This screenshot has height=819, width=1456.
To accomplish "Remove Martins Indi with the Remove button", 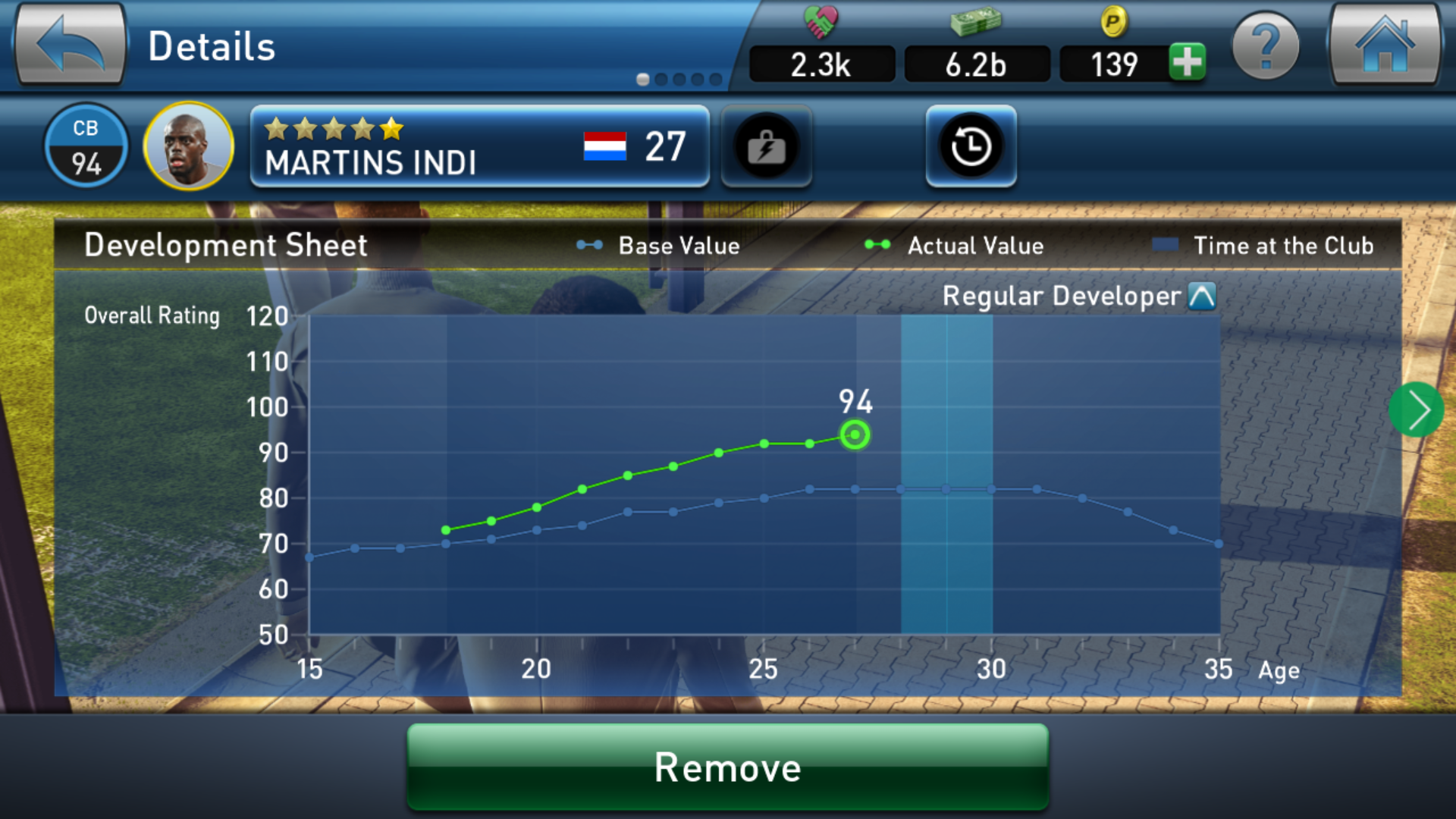I will (727, 767).
